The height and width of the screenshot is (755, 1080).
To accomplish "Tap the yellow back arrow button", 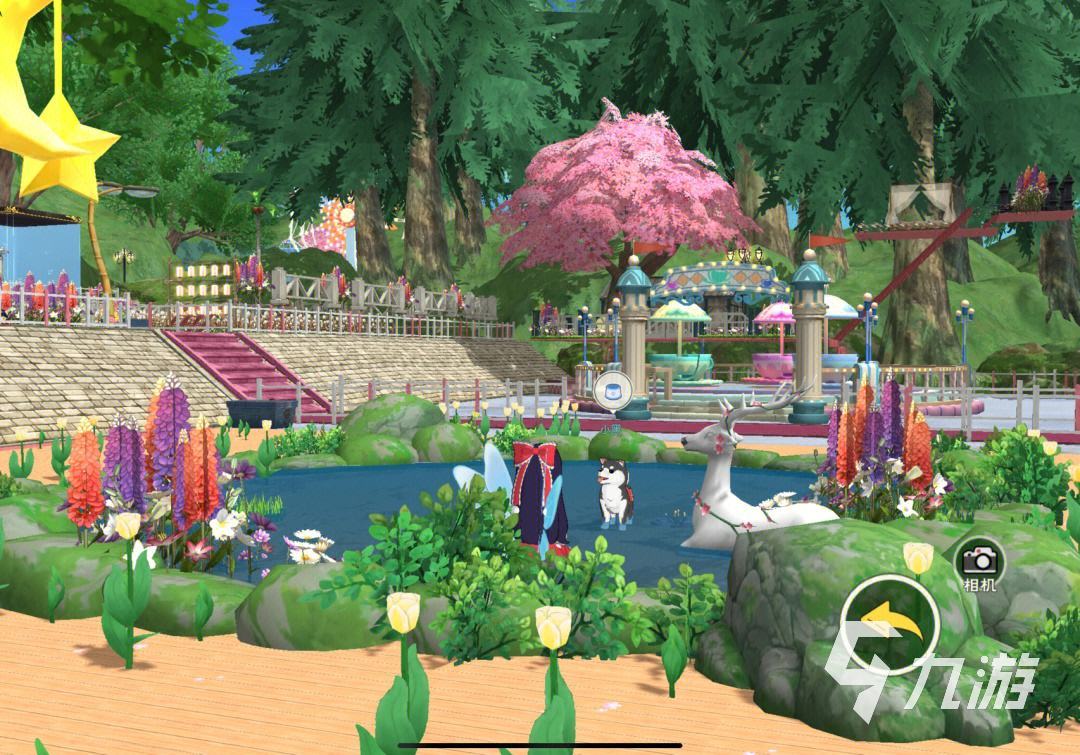I will pyautogui.click(x=889, y=625).
